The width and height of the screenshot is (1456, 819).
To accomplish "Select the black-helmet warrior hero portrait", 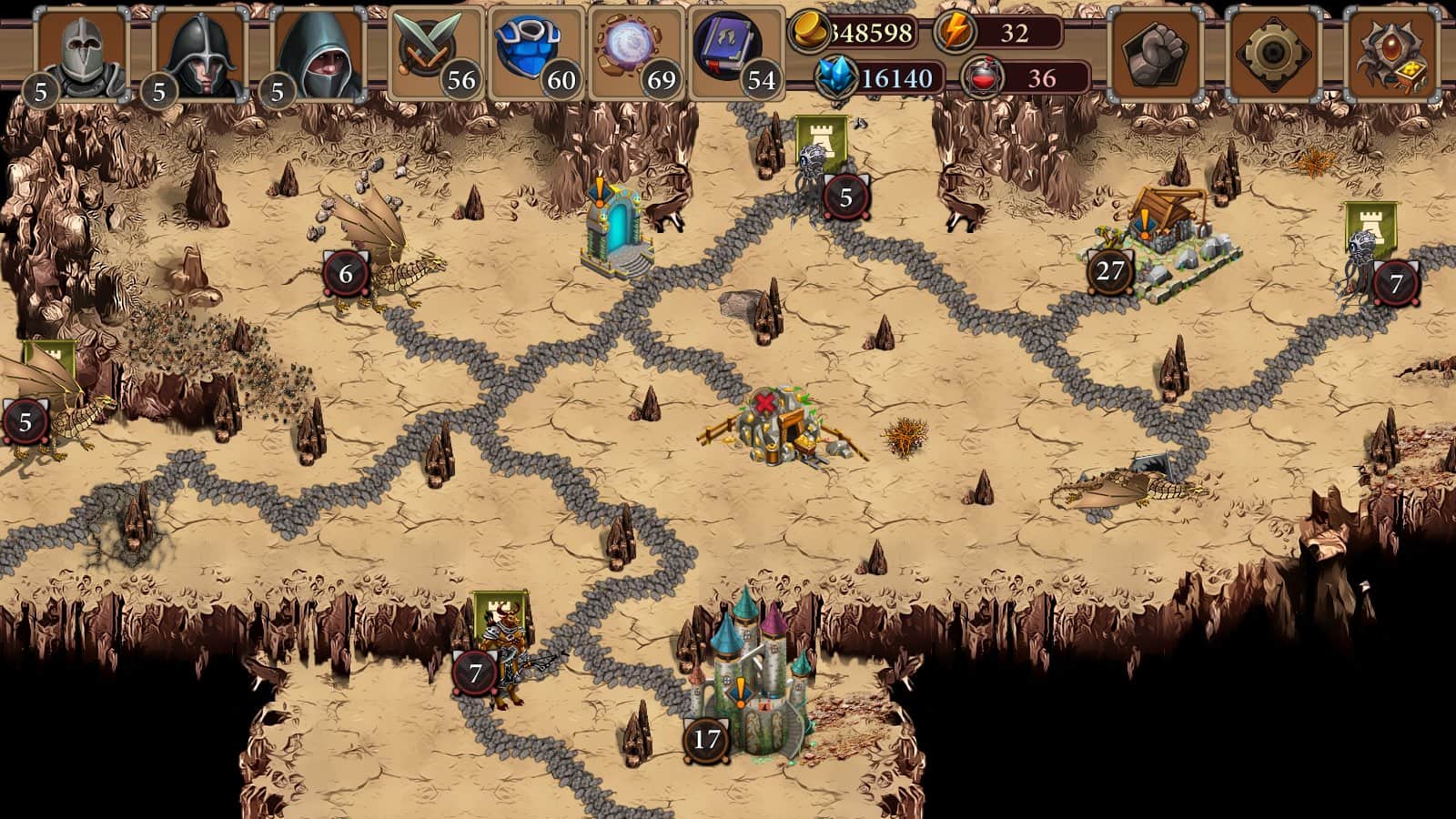I will [199, 55].
